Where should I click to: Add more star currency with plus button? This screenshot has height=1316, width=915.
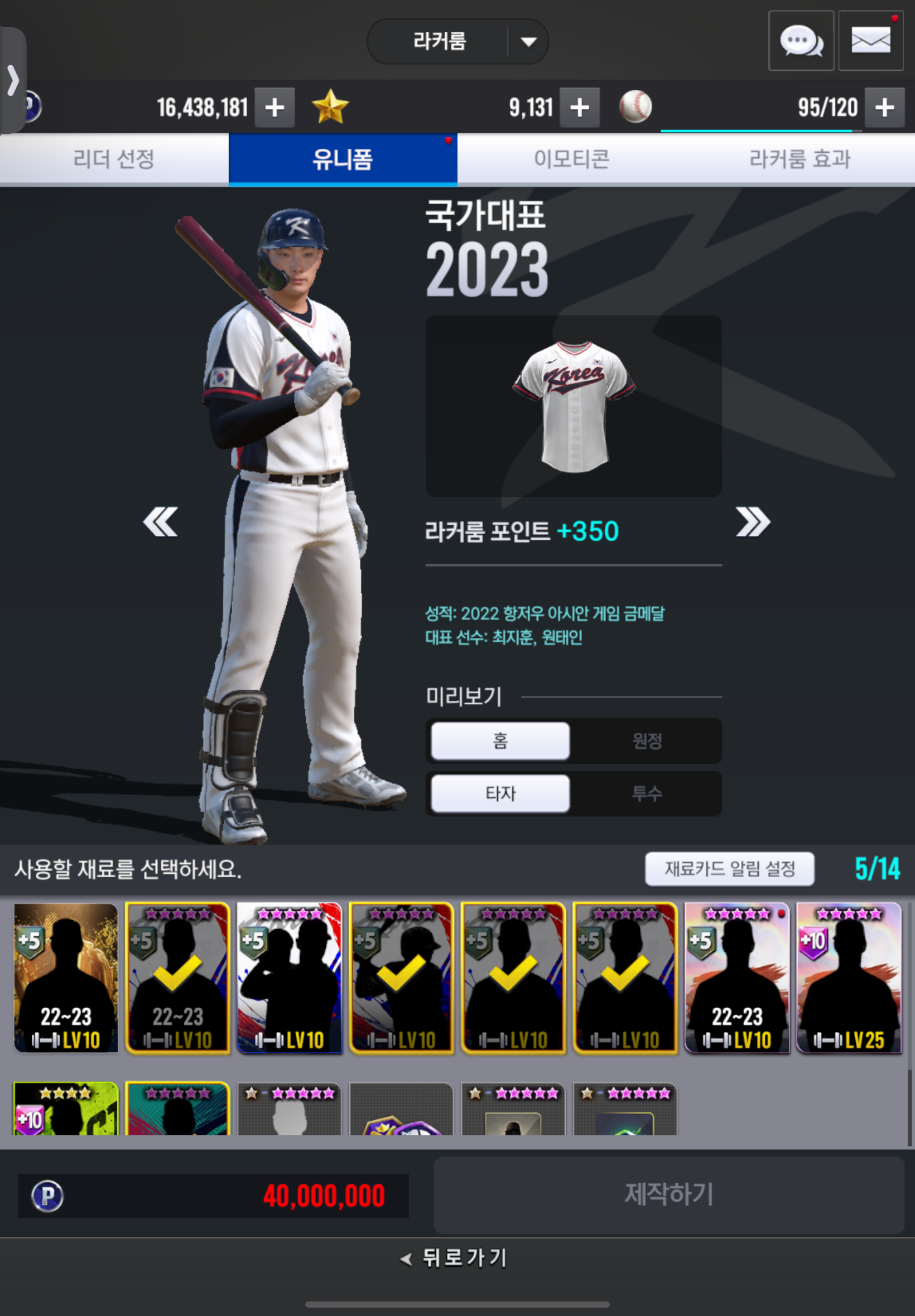pos(580,108)
